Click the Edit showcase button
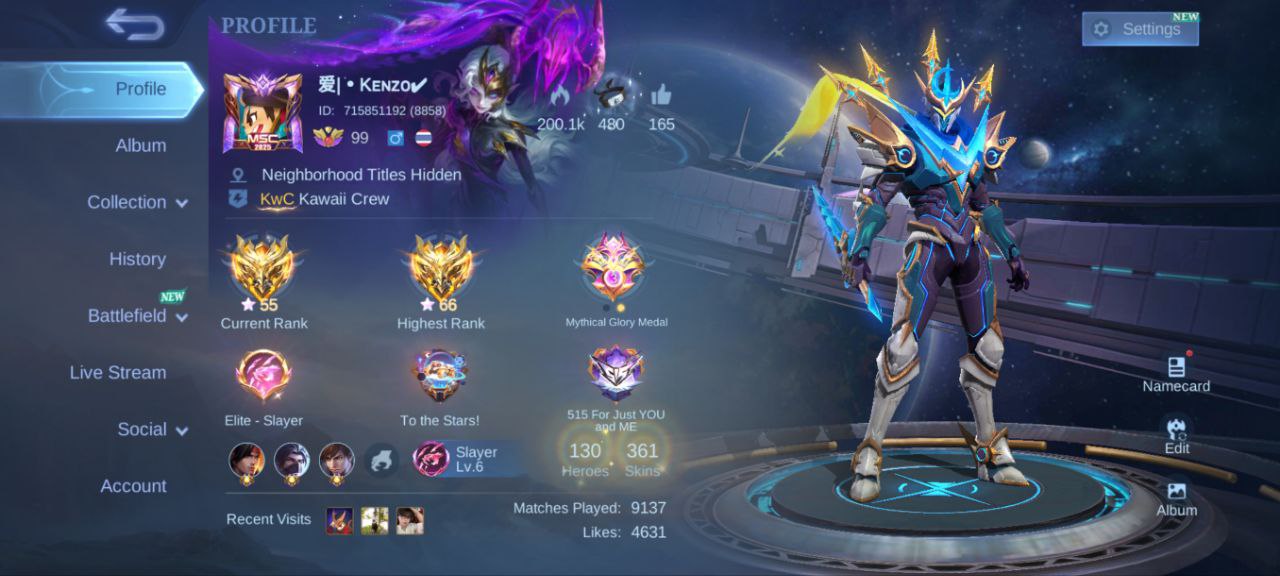Viewport: 1280px width, 576px height. (x=1176, y=434)
